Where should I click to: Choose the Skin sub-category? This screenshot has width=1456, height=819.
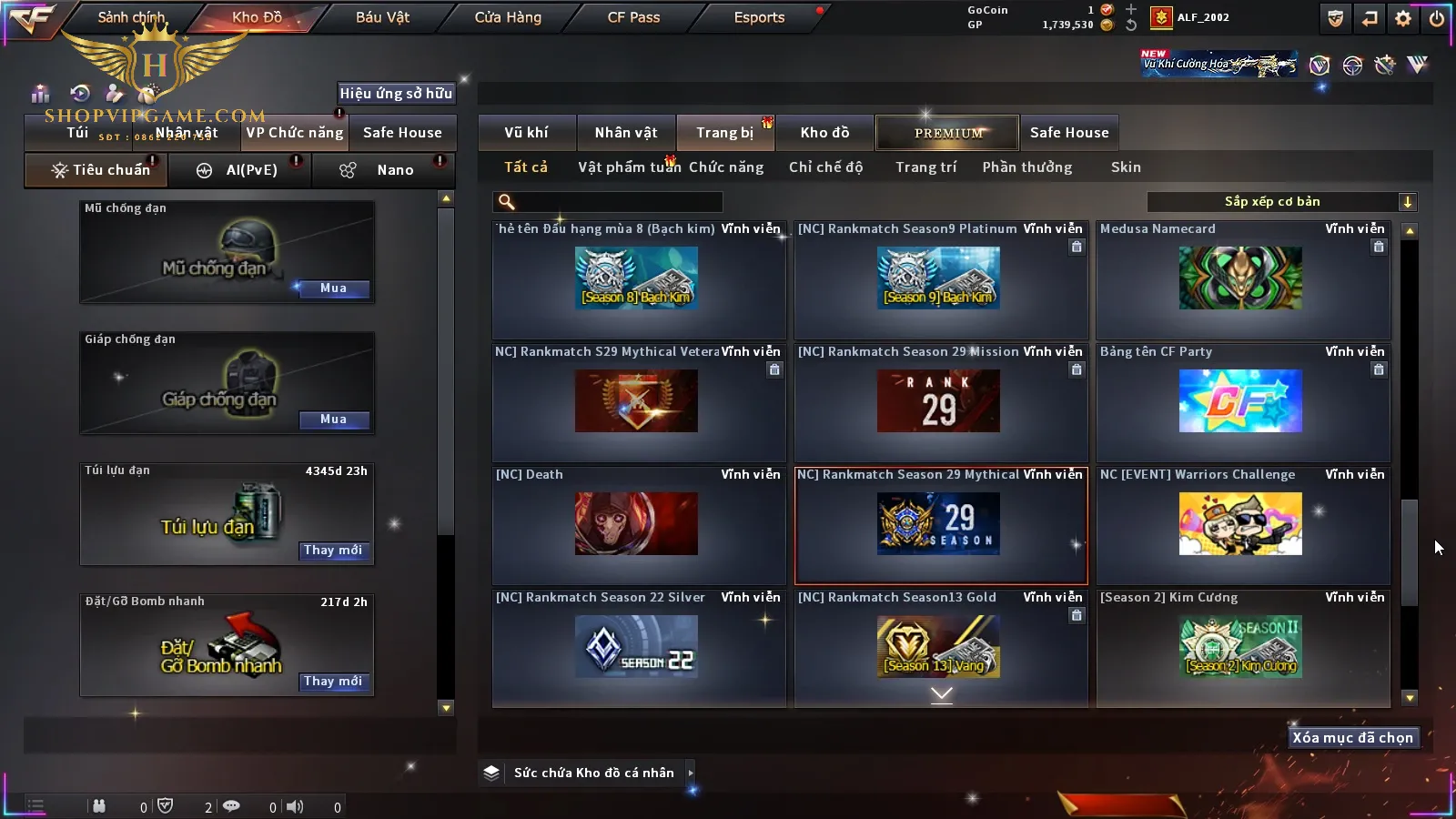tap(1126, 167)
